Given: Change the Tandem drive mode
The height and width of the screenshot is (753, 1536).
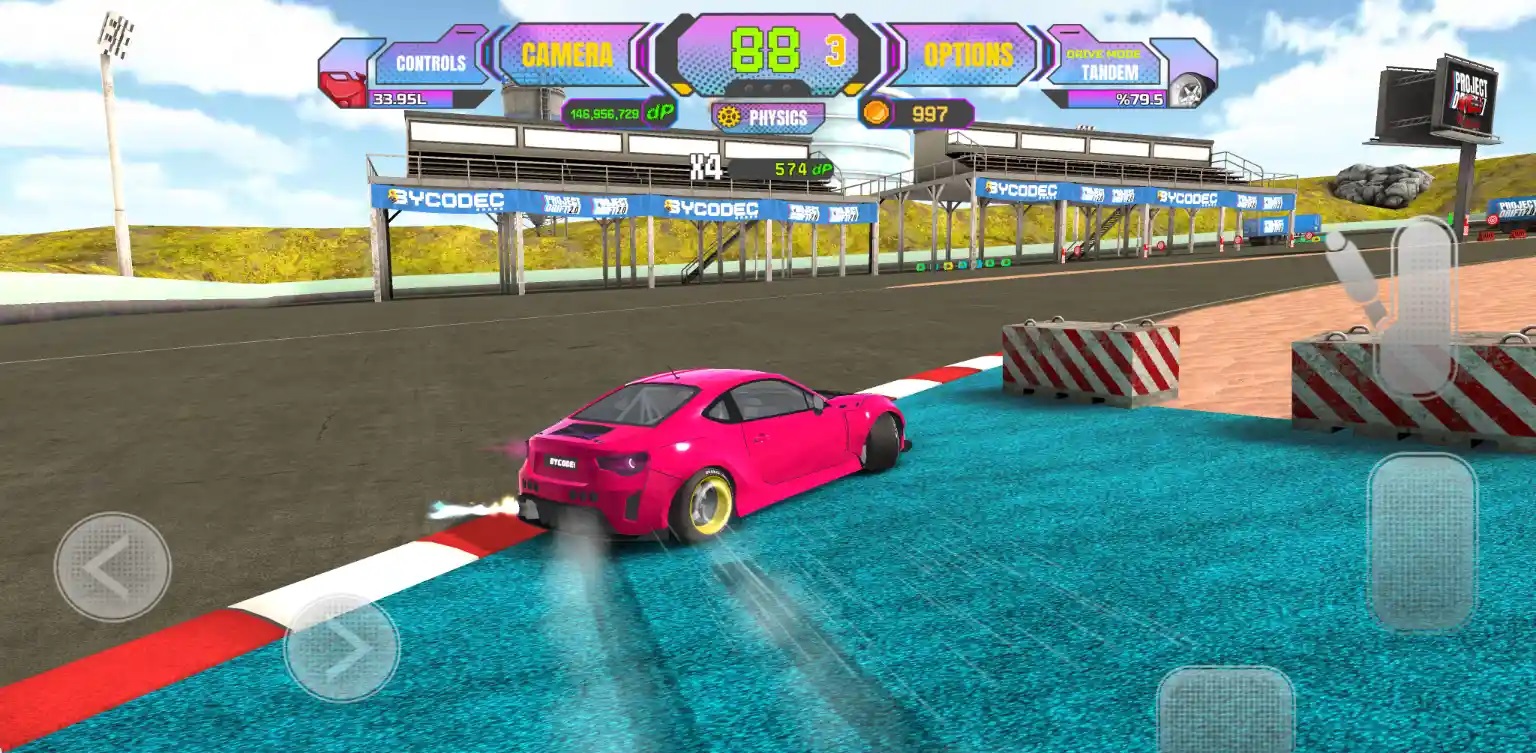Looking at the screenshot, I should click(x=1103, y=64).
